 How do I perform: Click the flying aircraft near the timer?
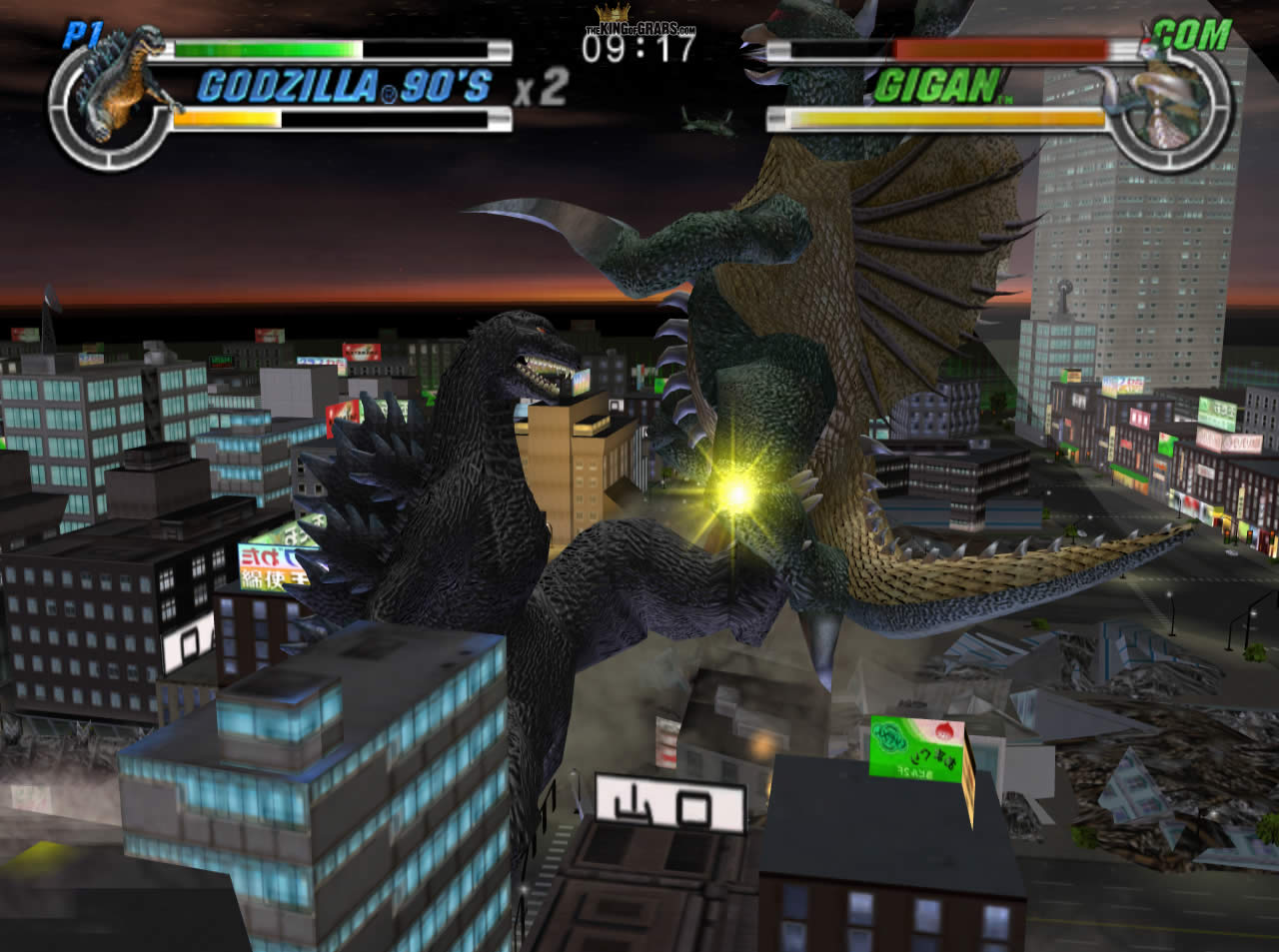pyautogui.click(x=705, y=122)
